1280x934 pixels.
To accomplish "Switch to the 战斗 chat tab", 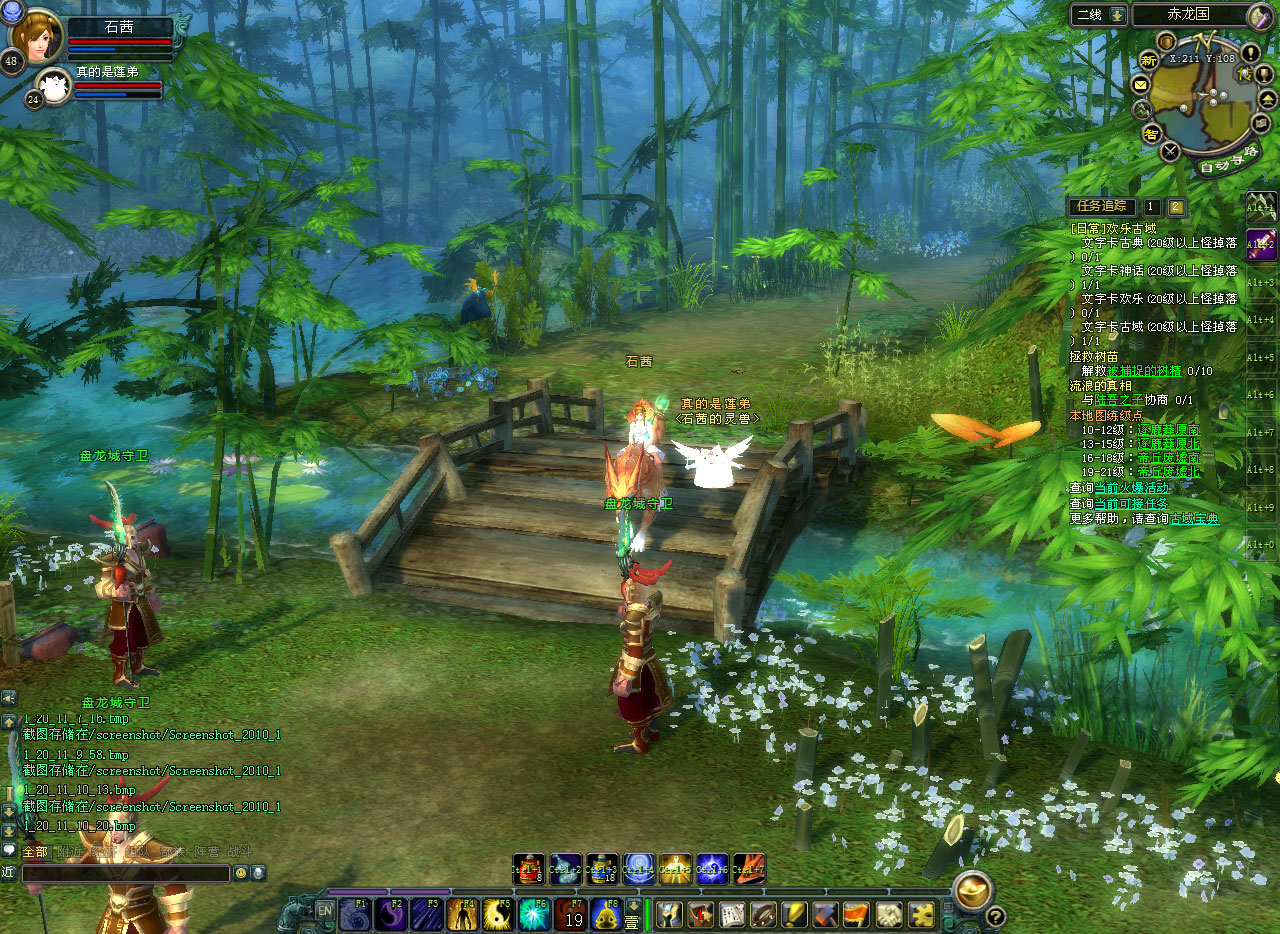I will pyautogui.click(x=240, y=852).
